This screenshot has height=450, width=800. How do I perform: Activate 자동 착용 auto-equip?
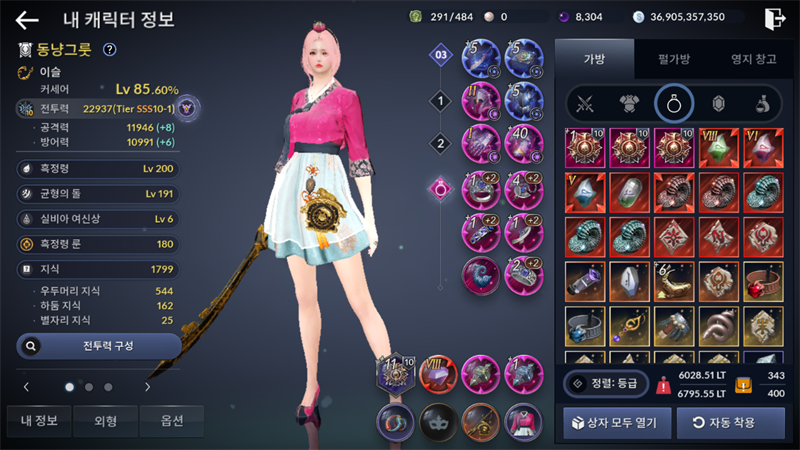[731, 422]
